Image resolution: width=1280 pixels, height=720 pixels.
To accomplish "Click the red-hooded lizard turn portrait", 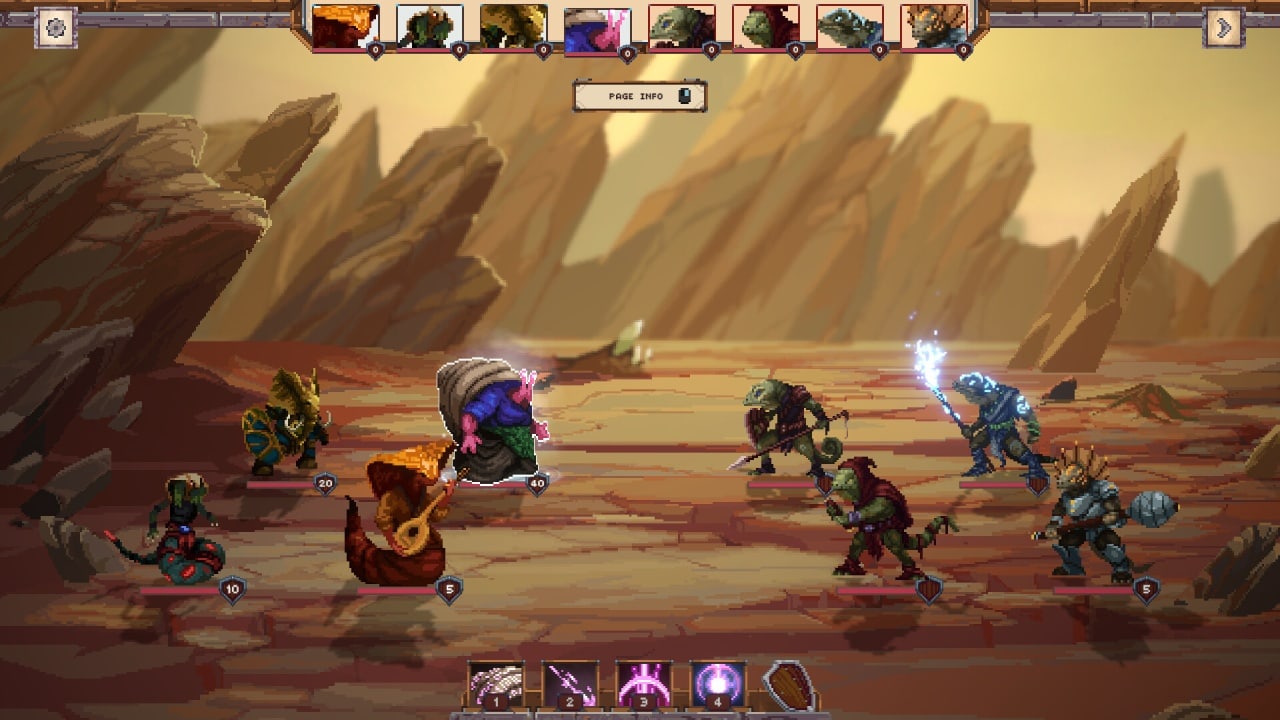I will tap(766, 27).
